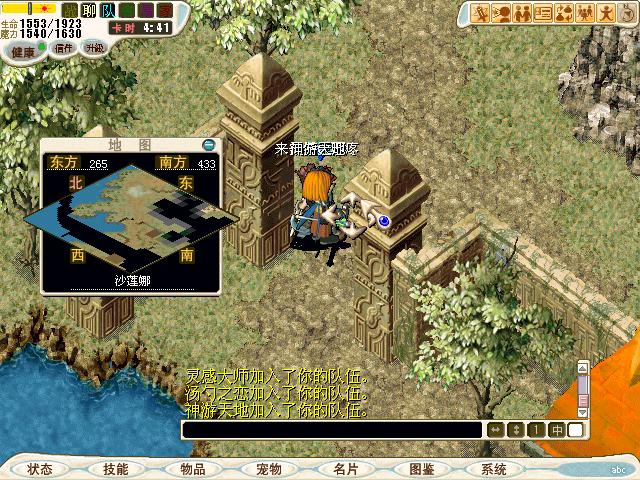Image resolution: width=640 pixels, height=480 pixels.
Task: Open the 物品 items menu
Action: click(192, 469)
